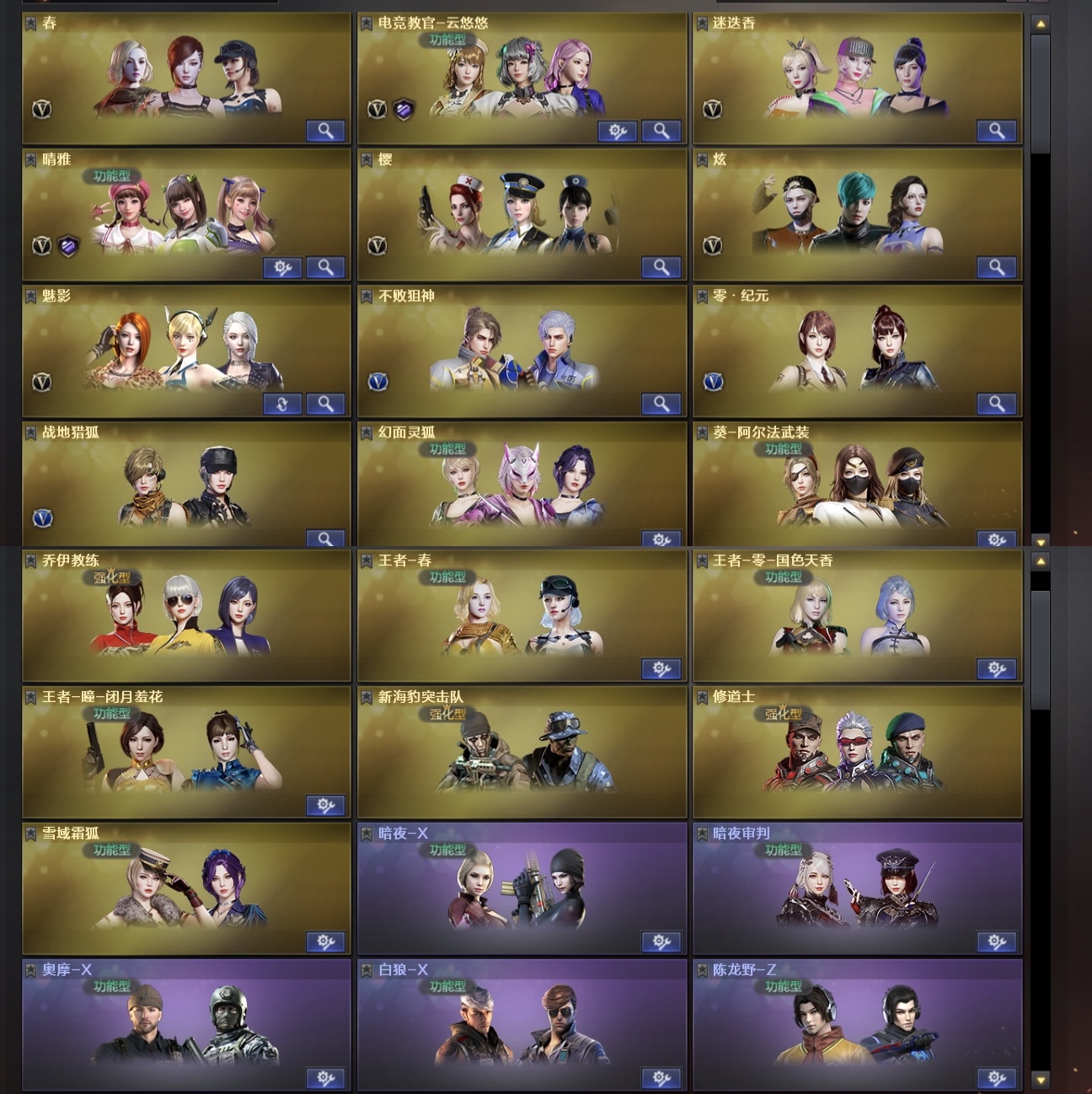This screenshot has height=1094, width=1092.
Task: Click the swap/refresh icon on 魅影 card
Action: [x=282, y=404]
